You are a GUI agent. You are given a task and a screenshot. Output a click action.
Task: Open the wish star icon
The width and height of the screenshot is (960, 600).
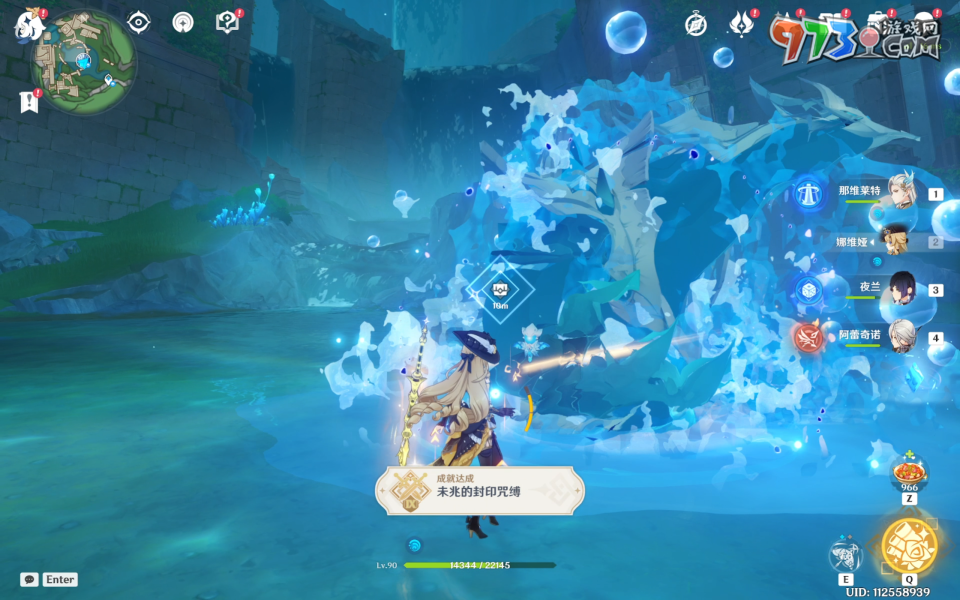[183, 23]
